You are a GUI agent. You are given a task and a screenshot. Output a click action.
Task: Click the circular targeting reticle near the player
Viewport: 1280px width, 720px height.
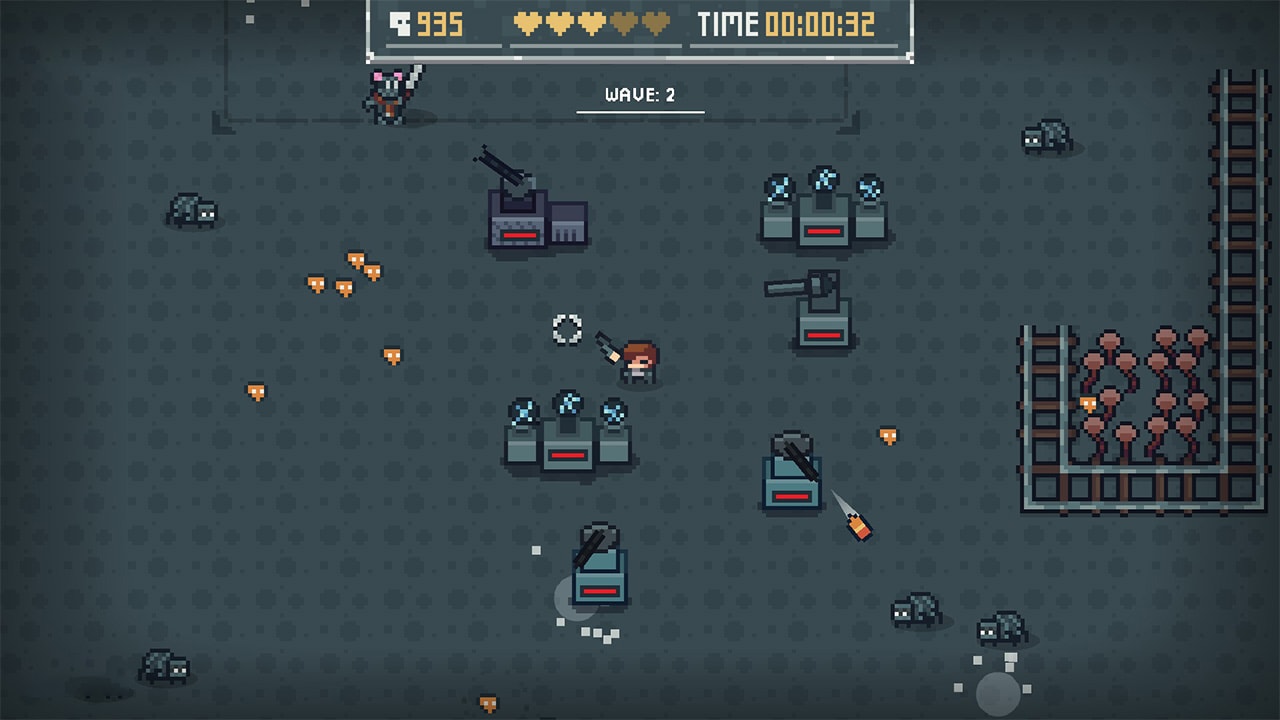point(566,330)
